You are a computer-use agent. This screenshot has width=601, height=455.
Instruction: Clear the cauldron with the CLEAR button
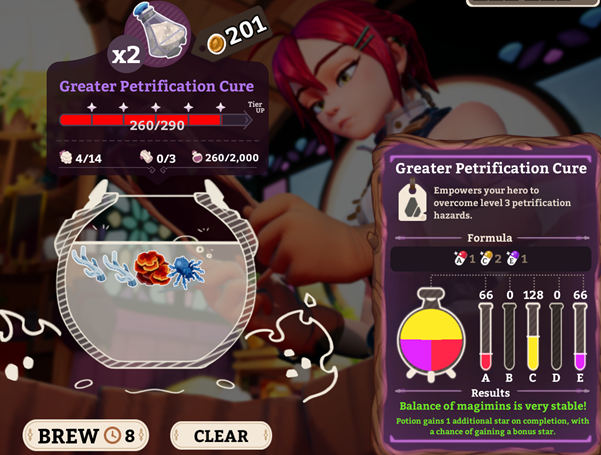220,435
